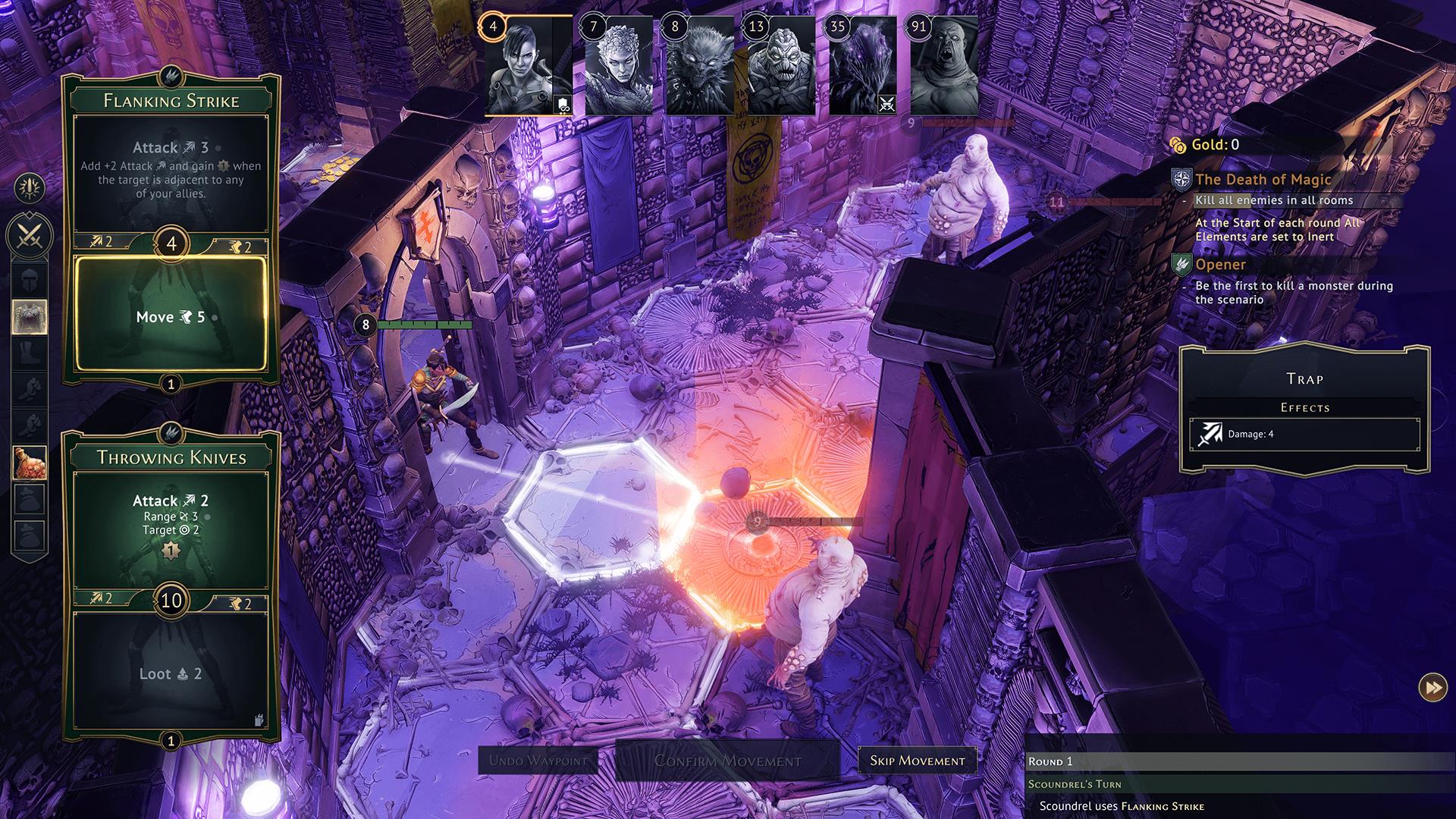Viewport: 1456px width, 819px height.
Task: Select the Move 5 bottom action of Flanking Strike
Action: pyautogui.click(x=171, y=315)
